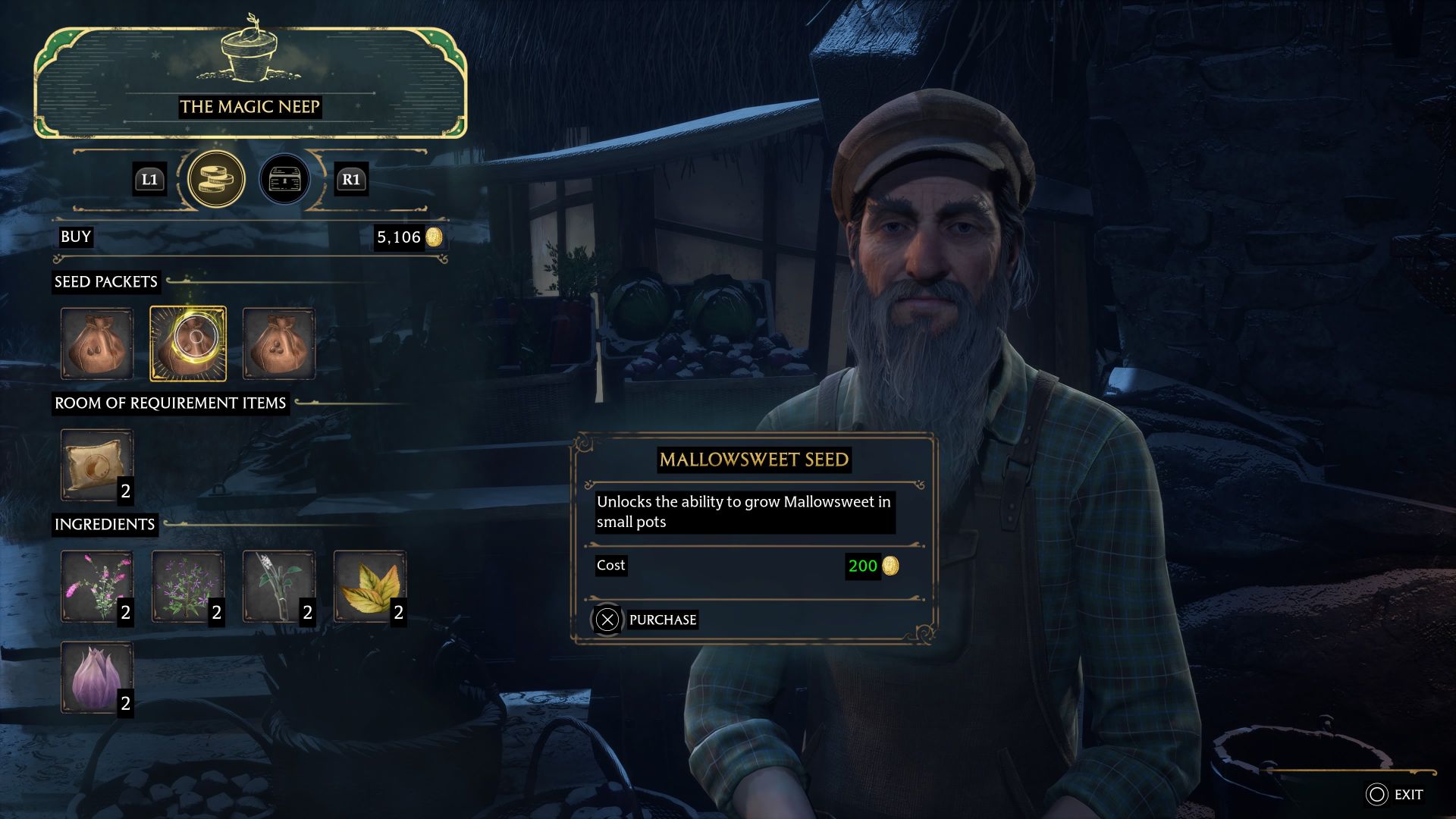Click the L1 shoulder button prompt
Screen dimensions: 1456x819
point(149,179)
